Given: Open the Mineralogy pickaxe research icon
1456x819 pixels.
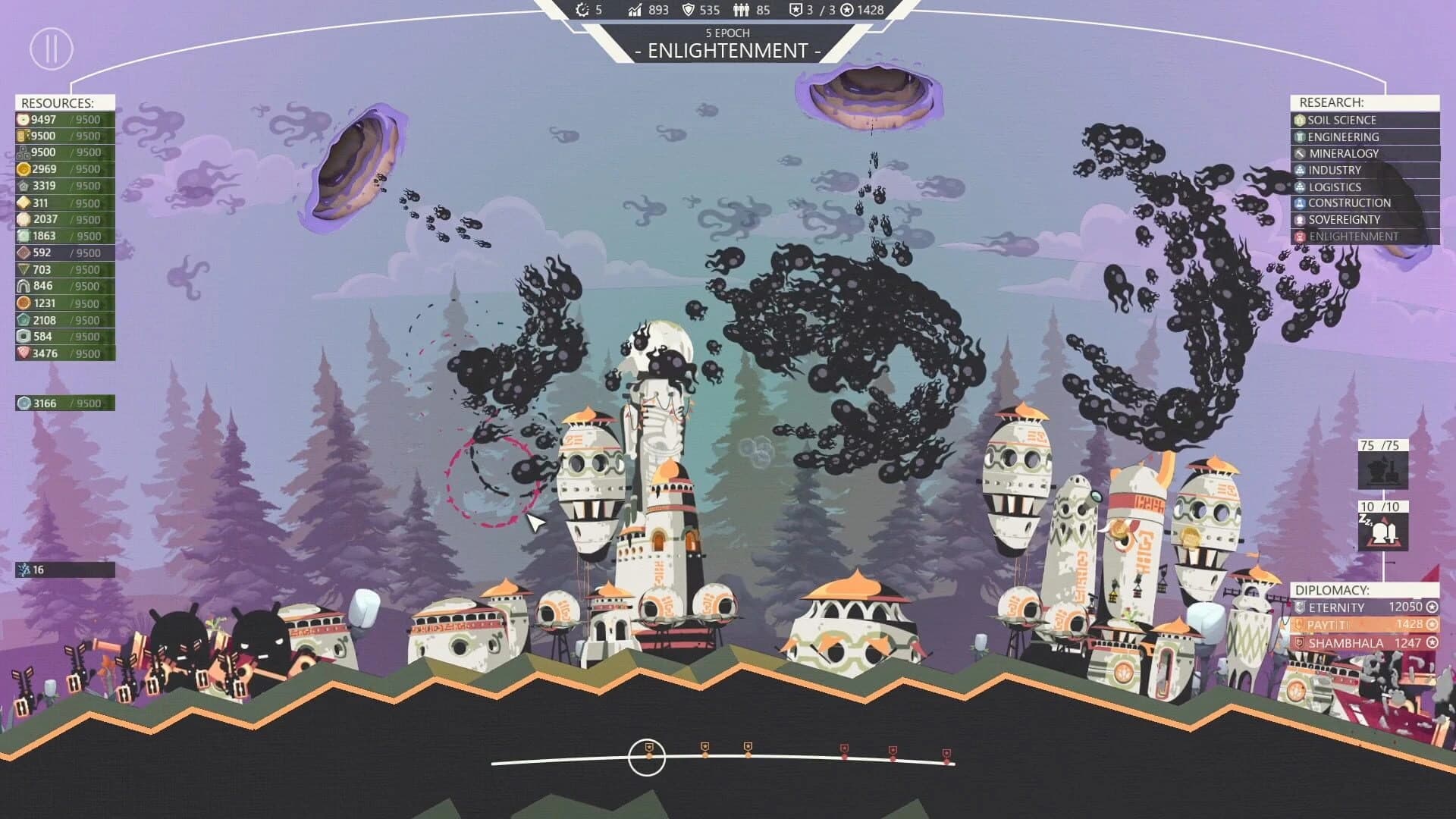Looking at the screenshot, I should [1298, 153].
